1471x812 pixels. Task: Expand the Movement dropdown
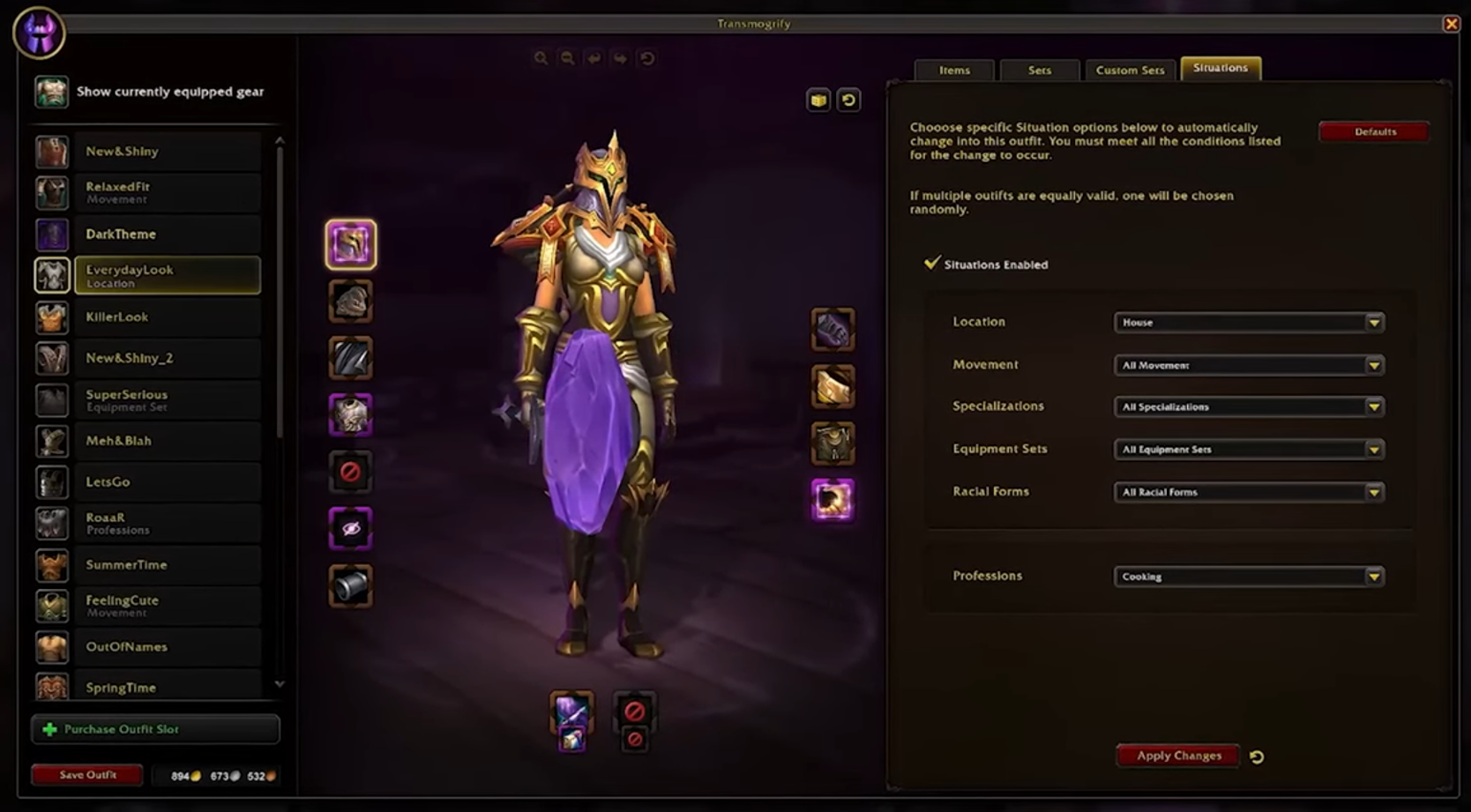click(1248, 365)
